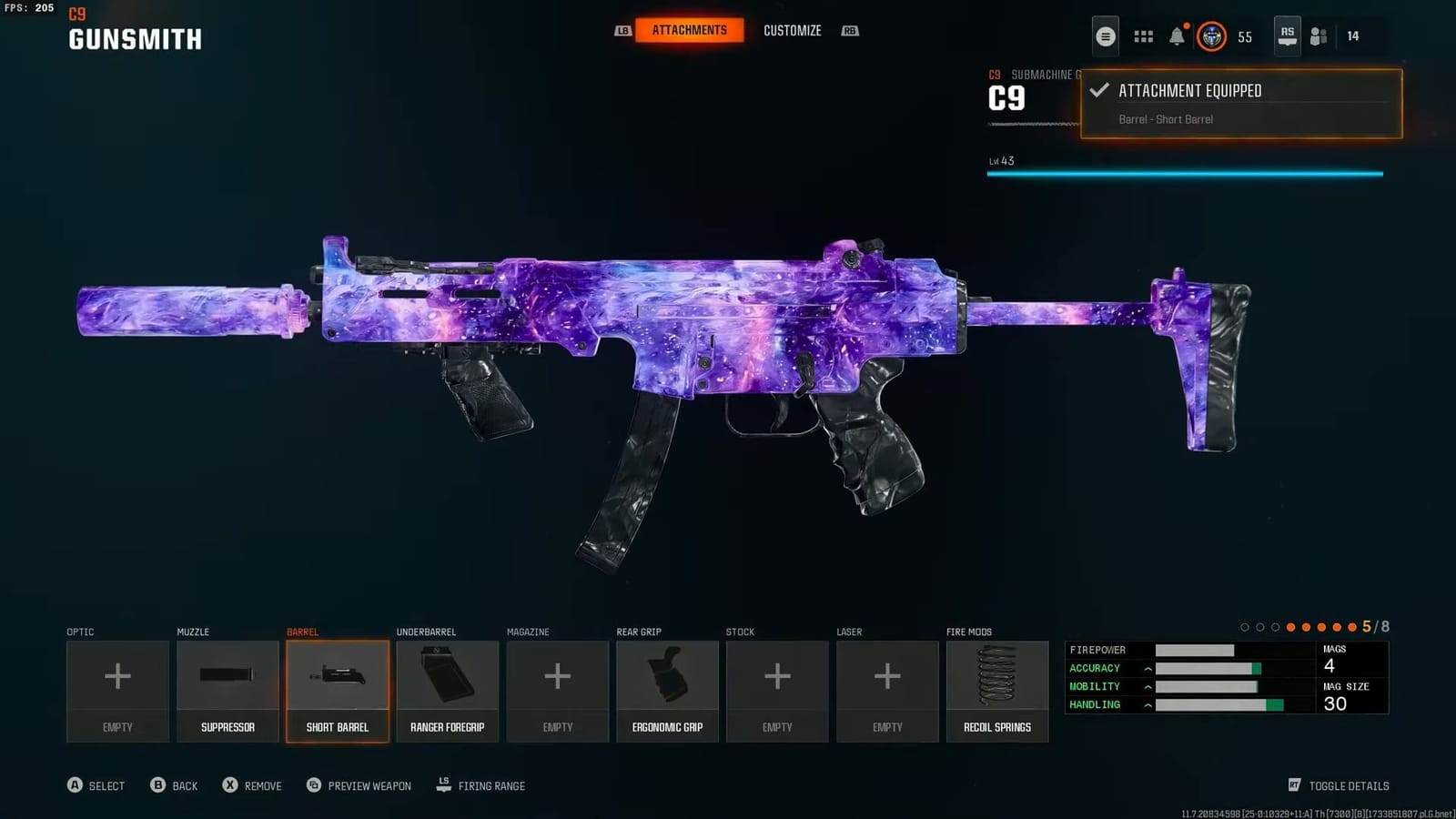
Task: Select the Recoil Springs fire mod
Action: click(997, 690)
